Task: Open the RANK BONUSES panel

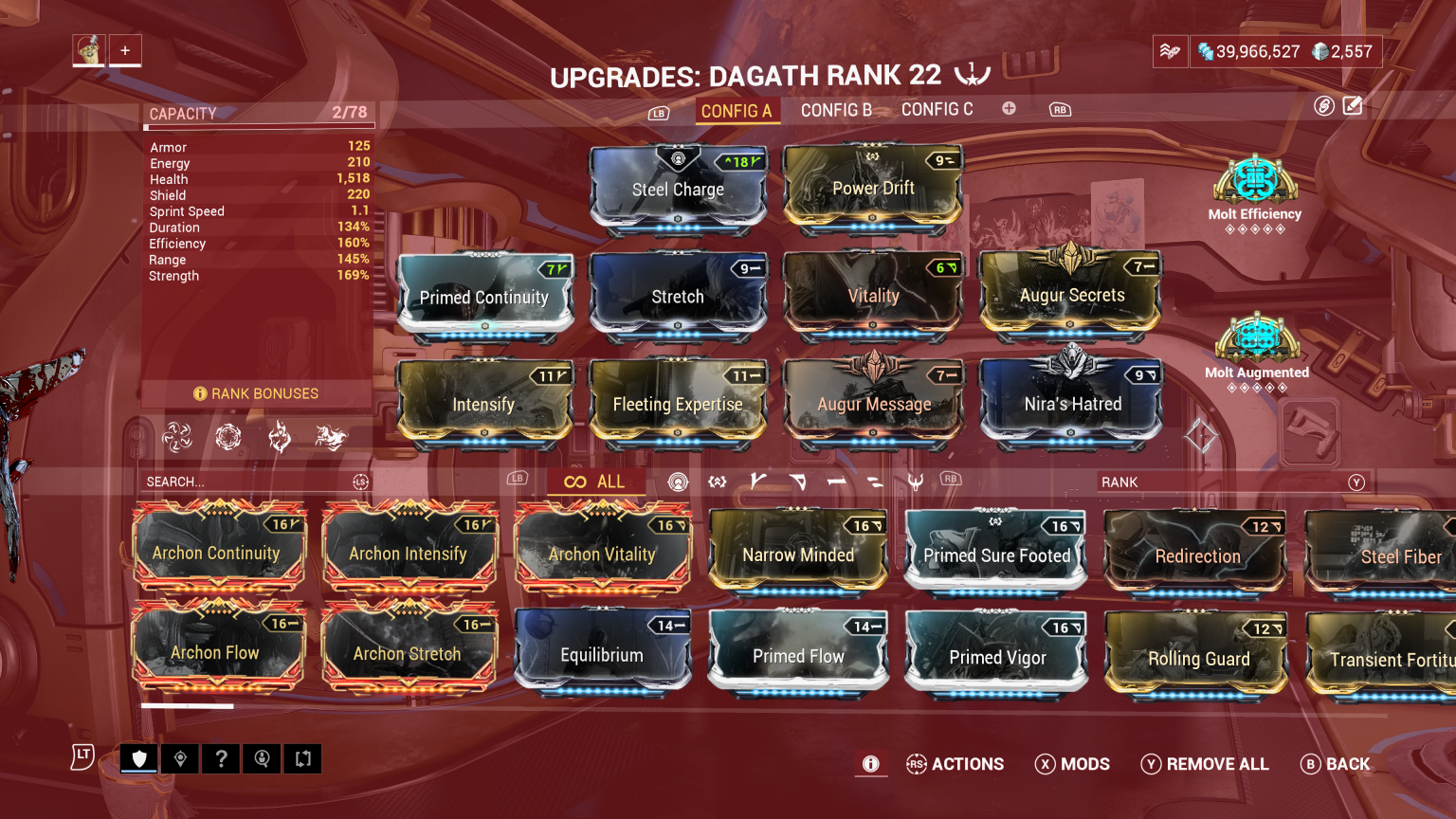Action: (255, 393)
